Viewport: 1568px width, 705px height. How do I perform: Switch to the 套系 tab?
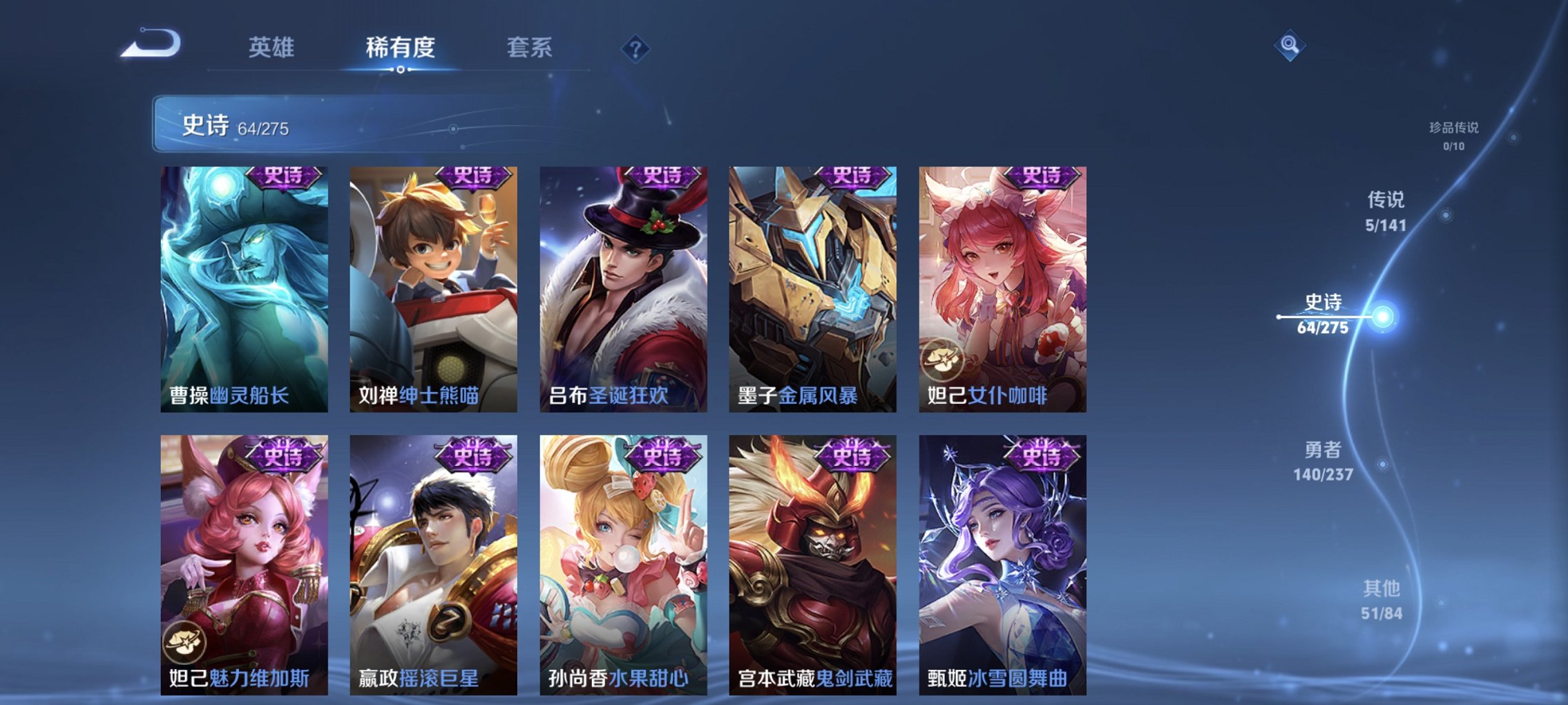(529, 48)
